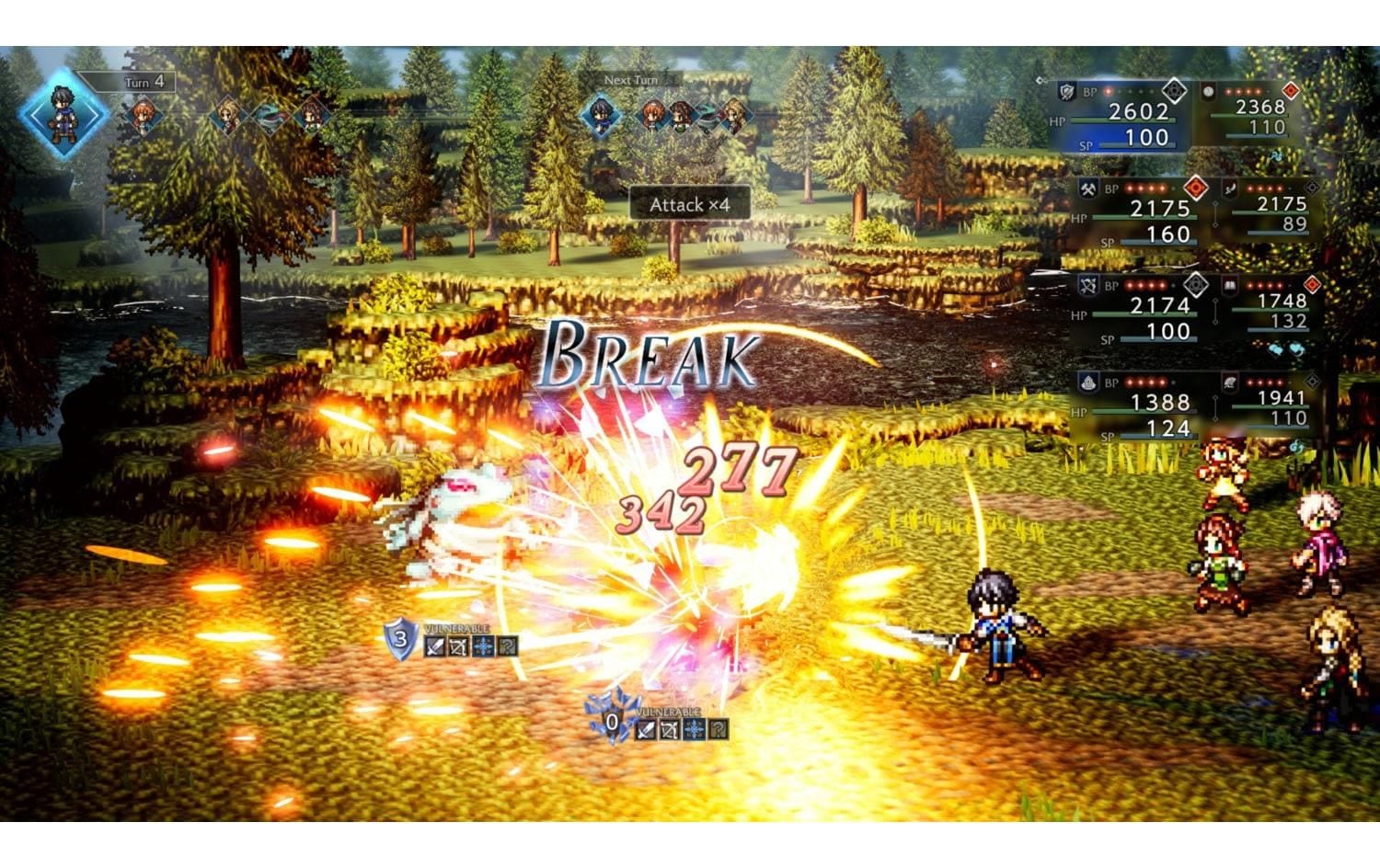
Task: Select the bow weakness icon next to the blue shield
Action: [x=457, y=648]
